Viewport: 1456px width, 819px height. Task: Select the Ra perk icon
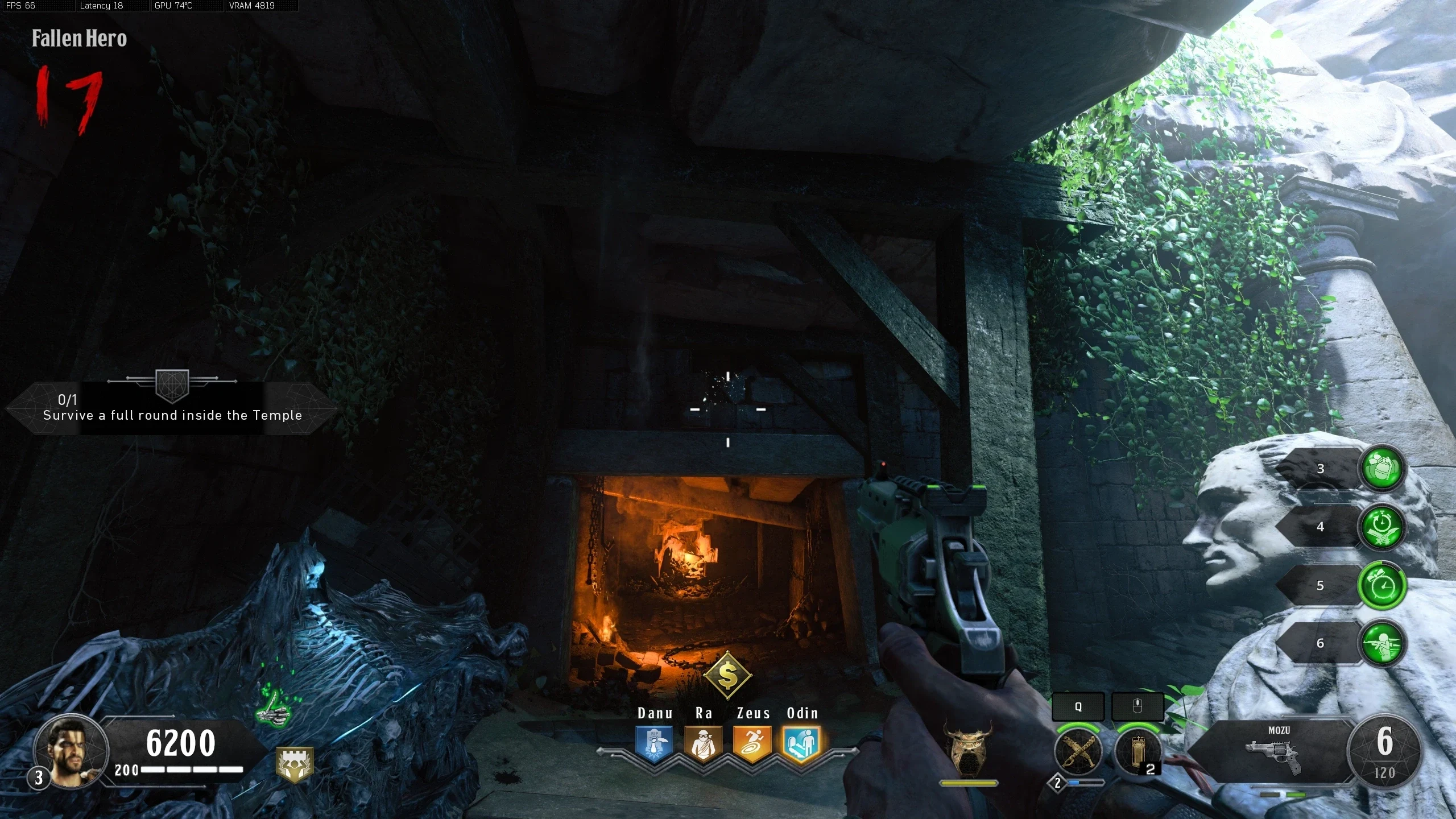pos(703,743)
